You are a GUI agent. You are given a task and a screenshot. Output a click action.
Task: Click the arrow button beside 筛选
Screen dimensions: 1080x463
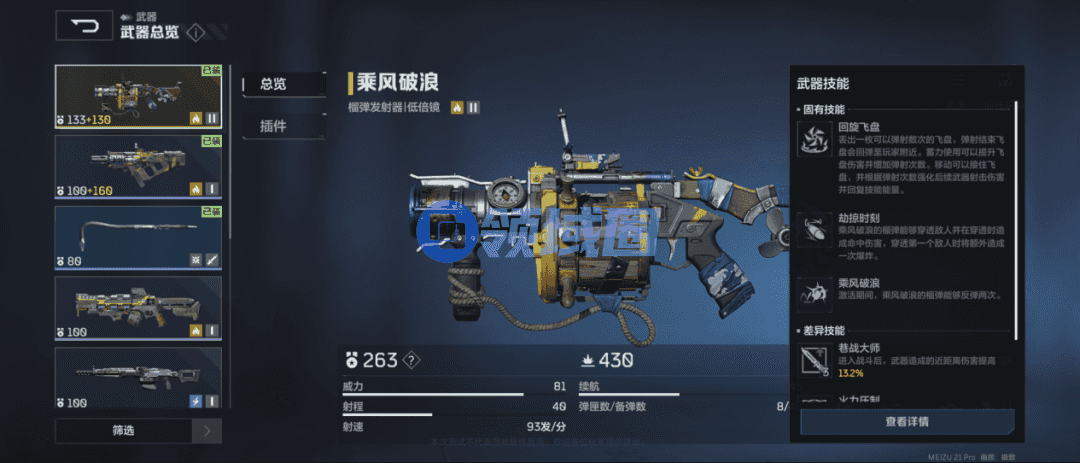[x=207, y=431]
